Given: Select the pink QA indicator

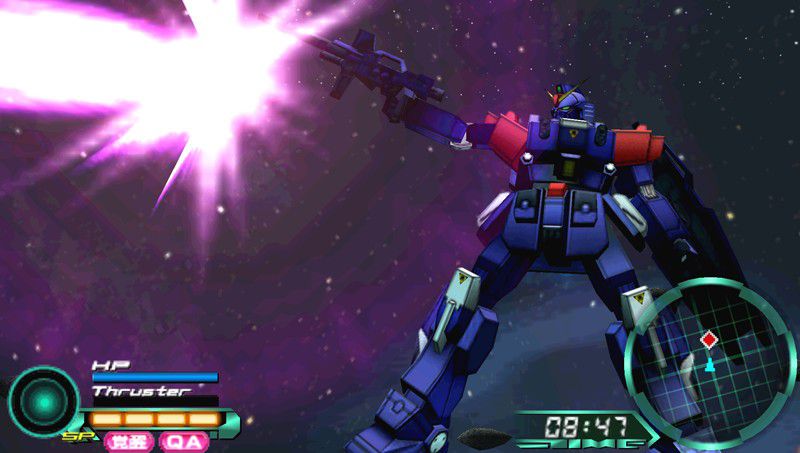Looking at the screenshot, I should pyautogui.click(x=184, y=441).
